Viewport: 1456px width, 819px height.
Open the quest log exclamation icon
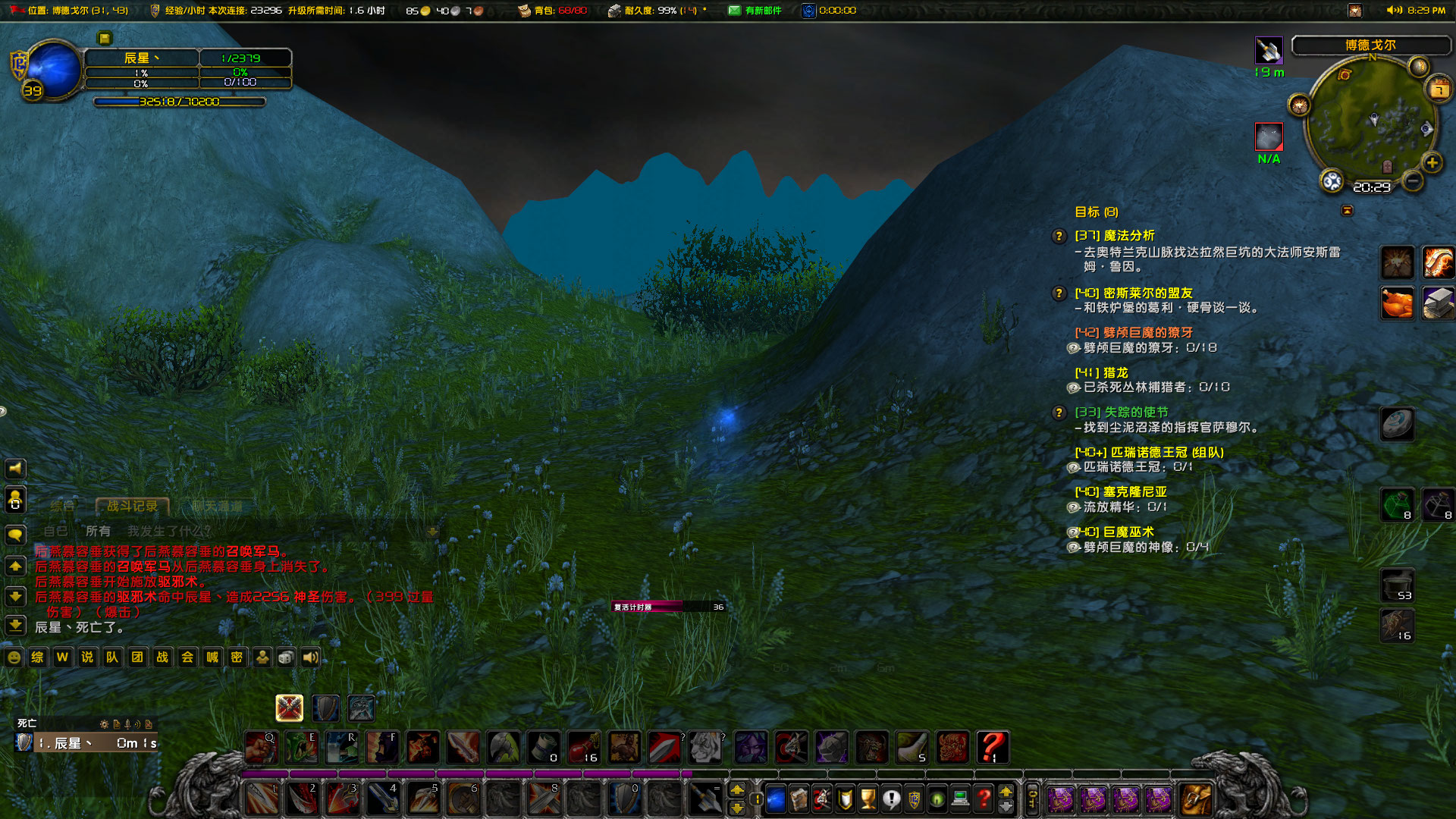[x=892, y=799]
